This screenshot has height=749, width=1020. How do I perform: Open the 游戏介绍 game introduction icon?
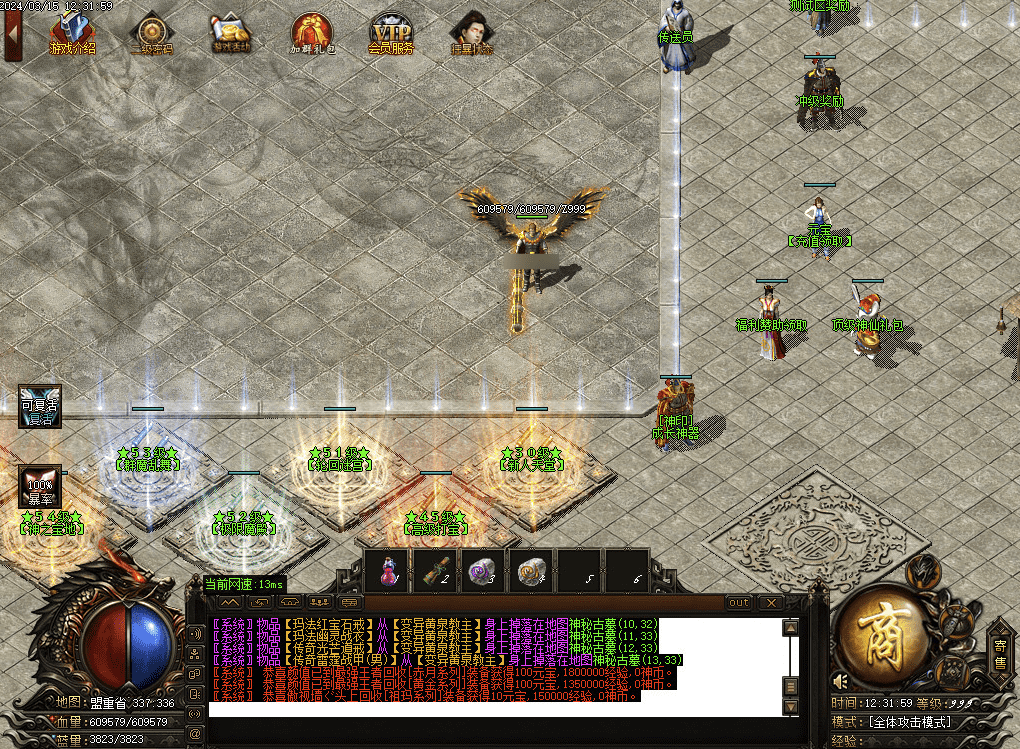[x=73, y=35]
